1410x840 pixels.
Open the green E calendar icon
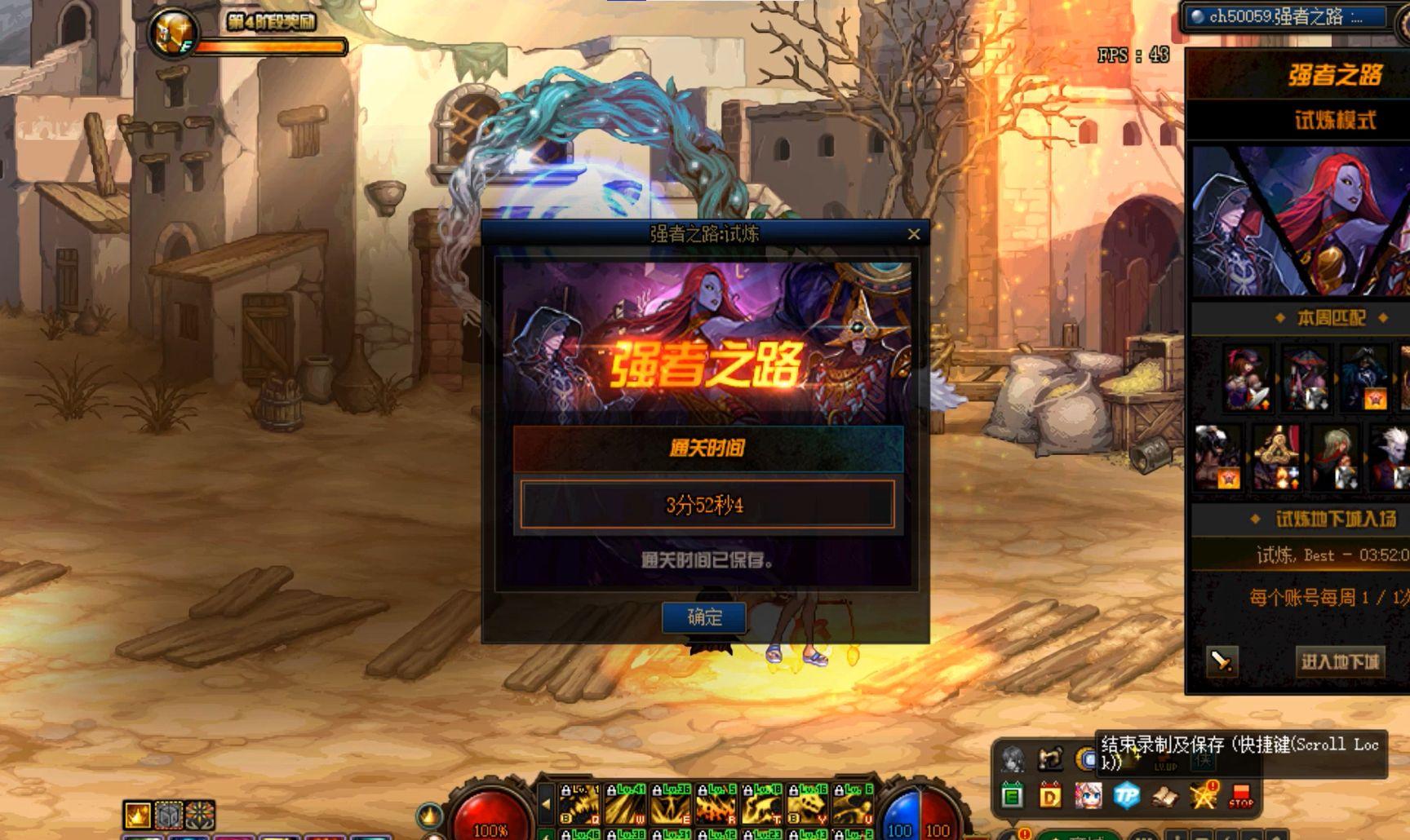[x=1012, y=795]
